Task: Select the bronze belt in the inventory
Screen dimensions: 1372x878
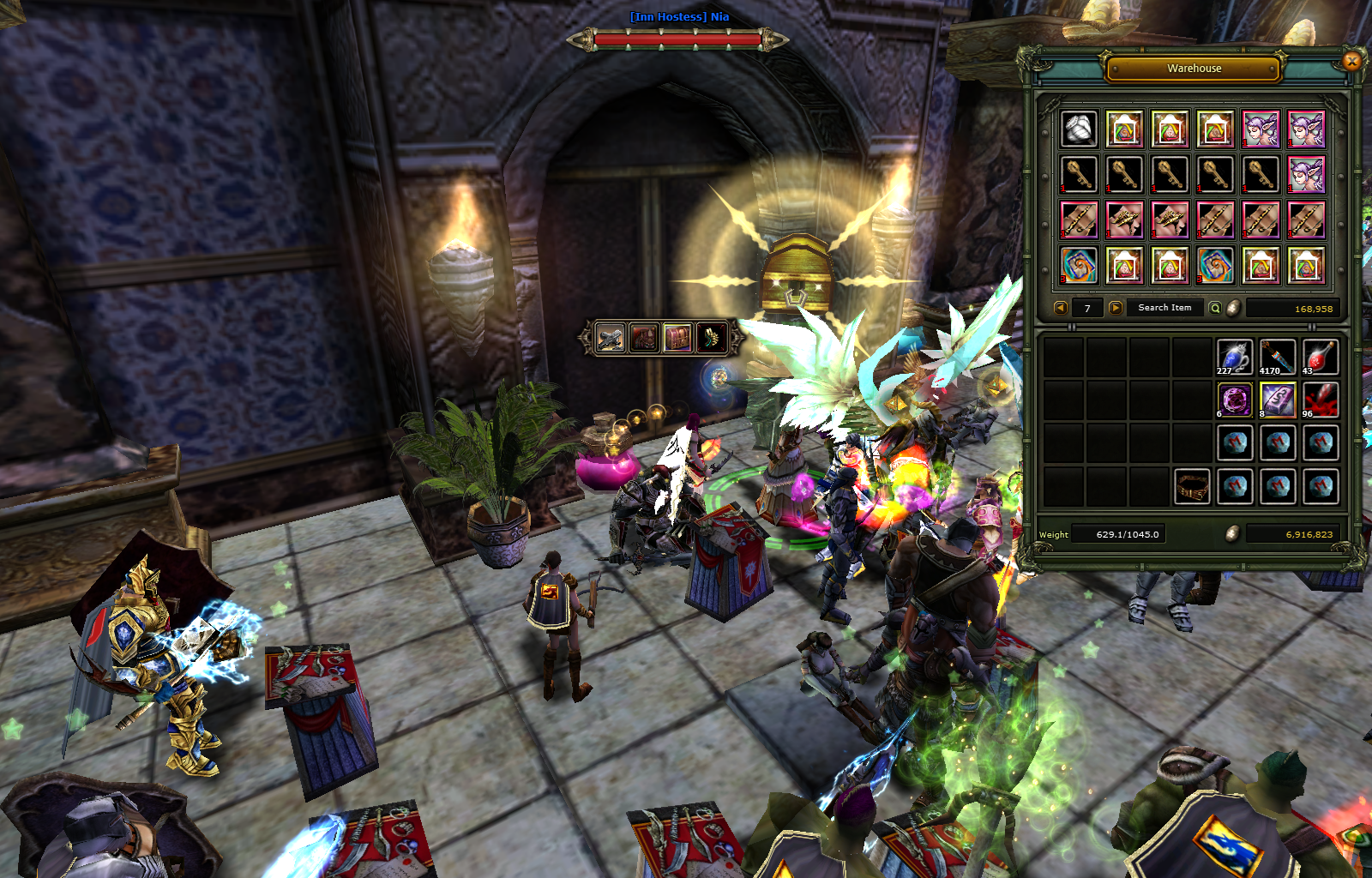Action: [x=1192, y=486]
